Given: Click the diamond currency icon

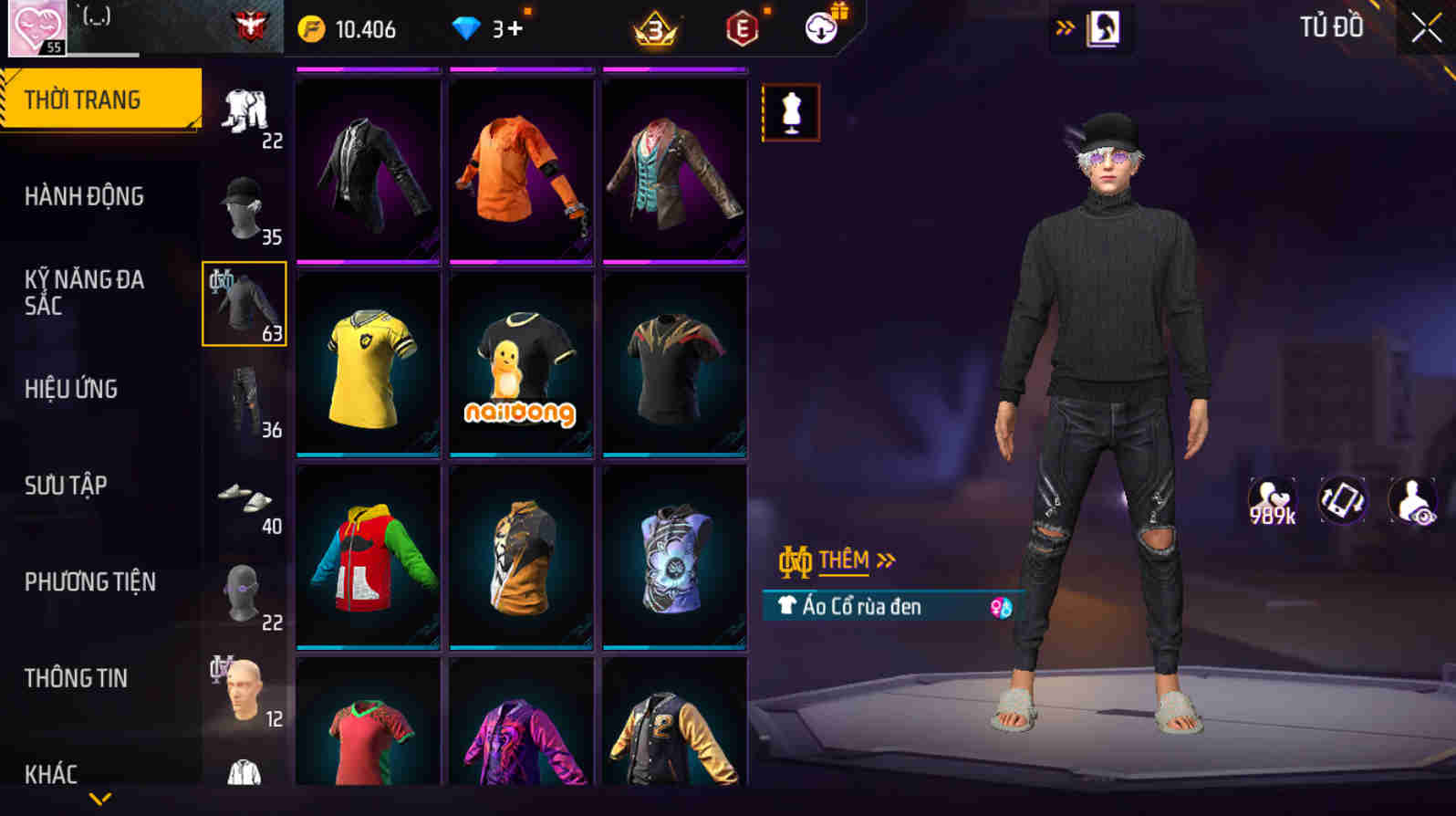Looking at the screenshot, I should tap(468, 27).
